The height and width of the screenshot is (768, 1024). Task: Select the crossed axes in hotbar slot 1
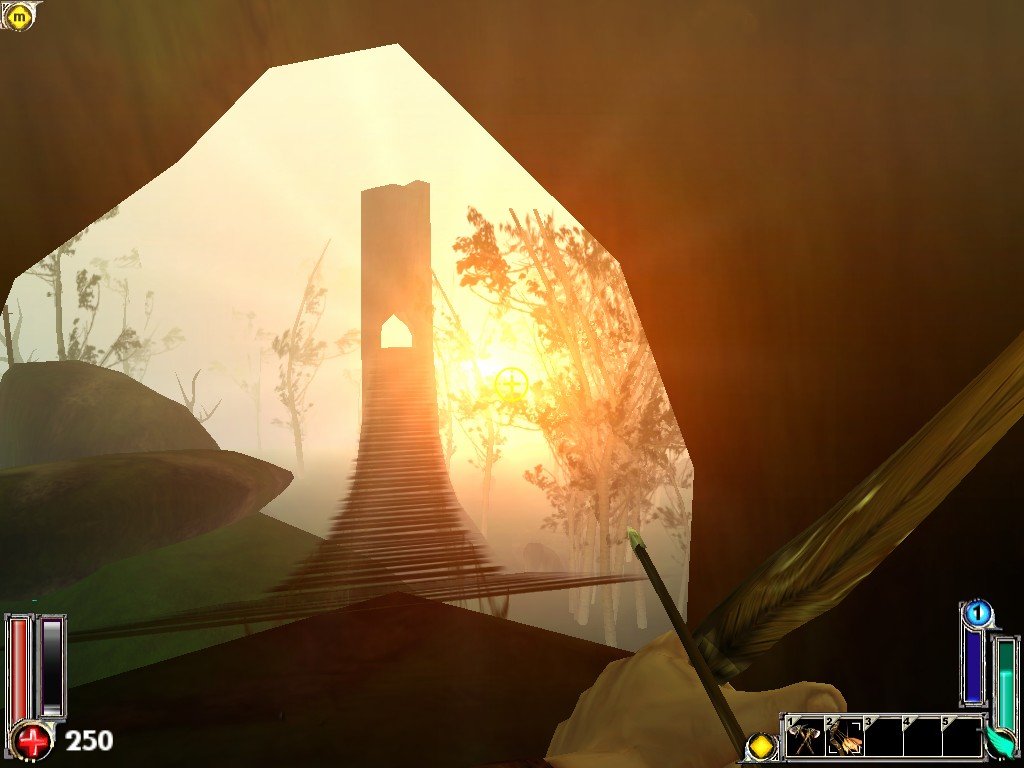tap(805, 740)
